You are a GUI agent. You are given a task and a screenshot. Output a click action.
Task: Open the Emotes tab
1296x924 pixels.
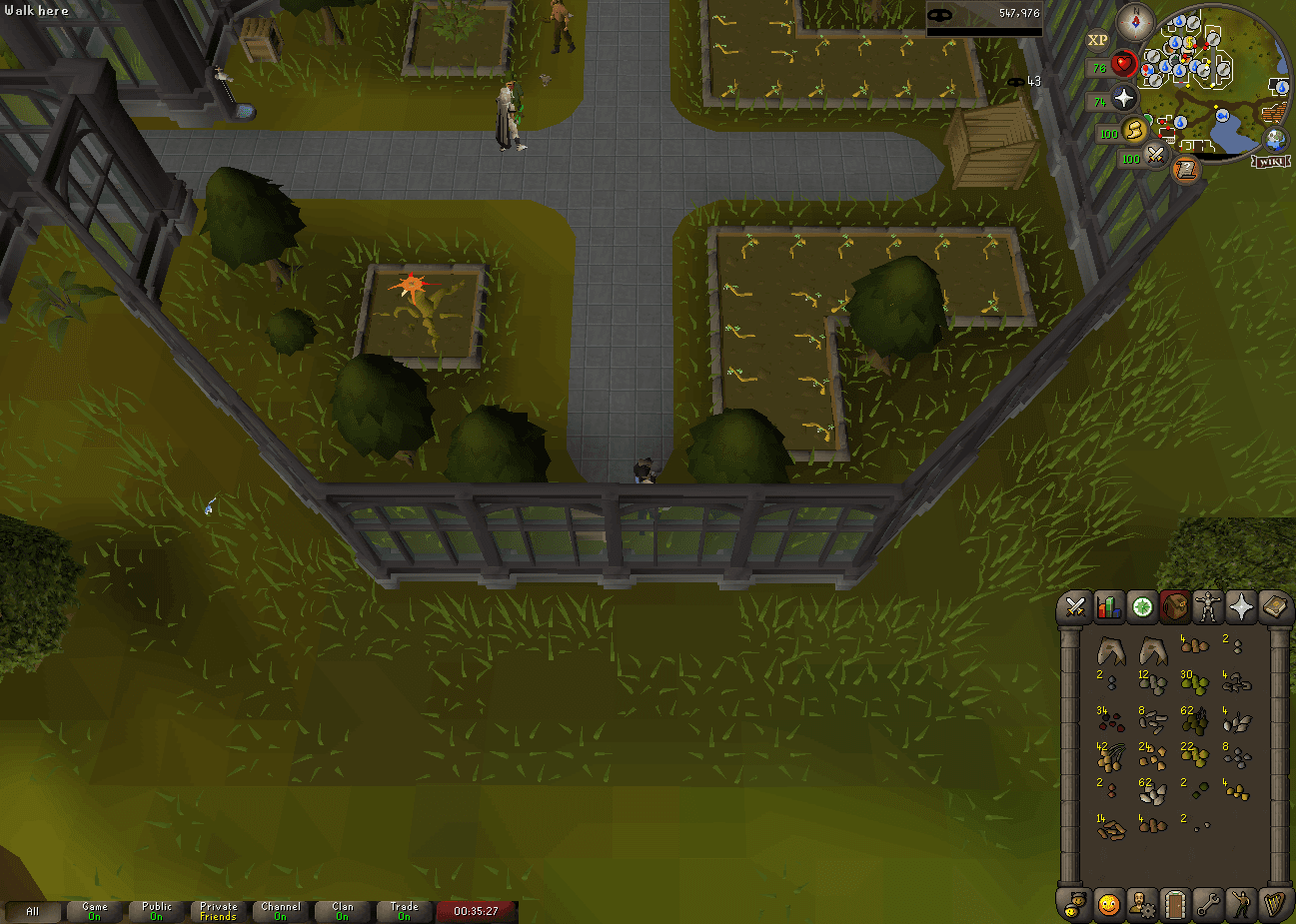[x=1242, y=904]
